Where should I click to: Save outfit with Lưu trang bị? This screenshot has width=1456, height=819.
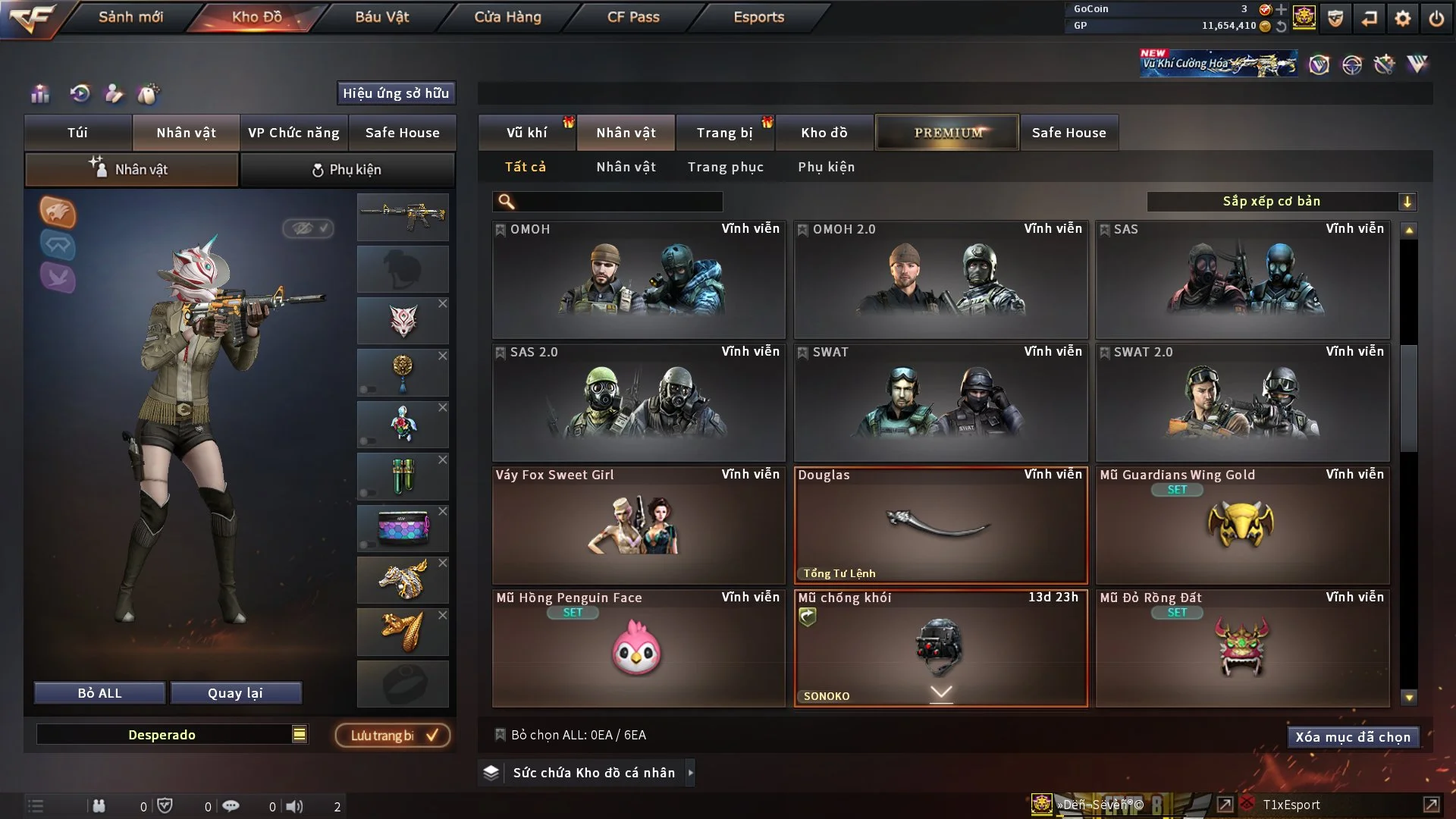point(393,735)
